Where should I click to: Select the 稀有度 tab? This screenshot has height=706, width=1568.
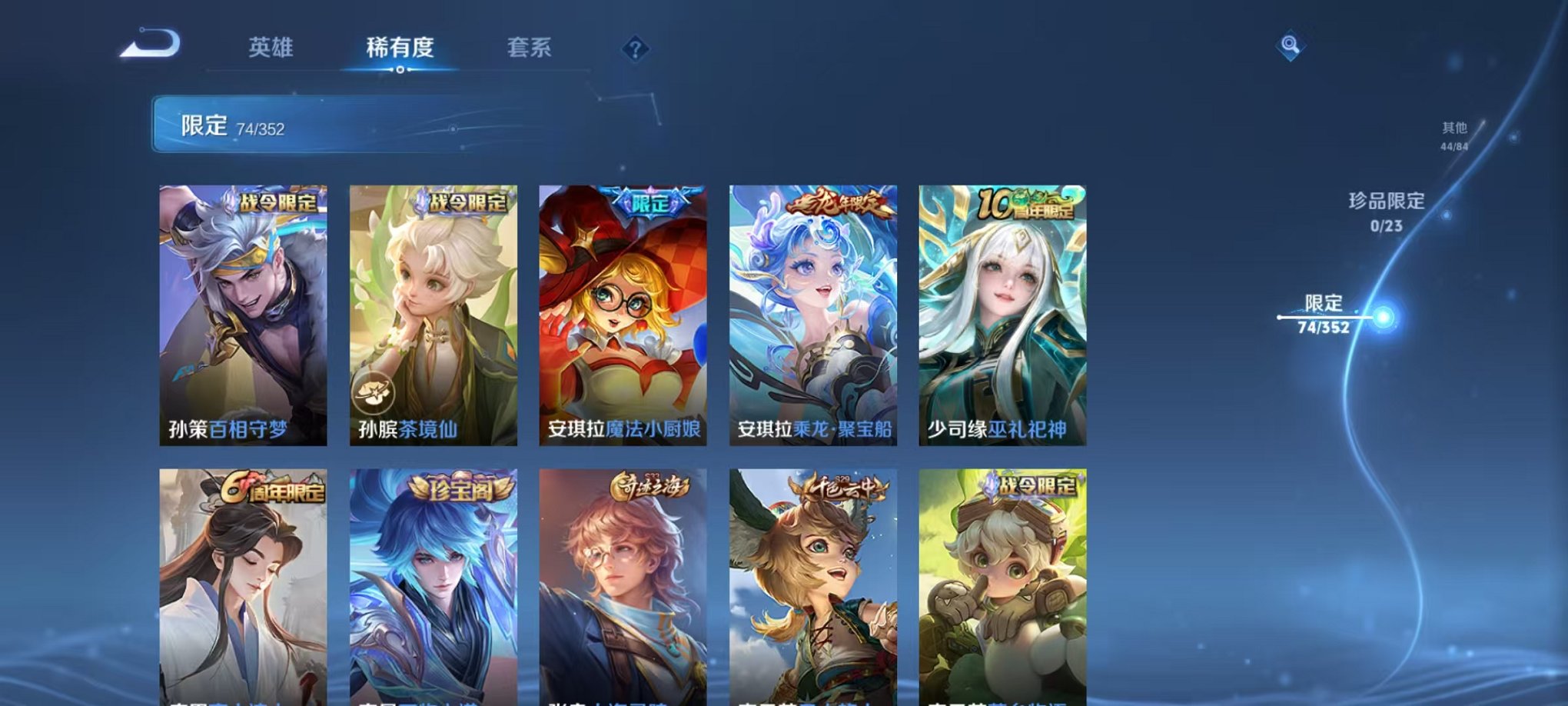pos(399,48)
